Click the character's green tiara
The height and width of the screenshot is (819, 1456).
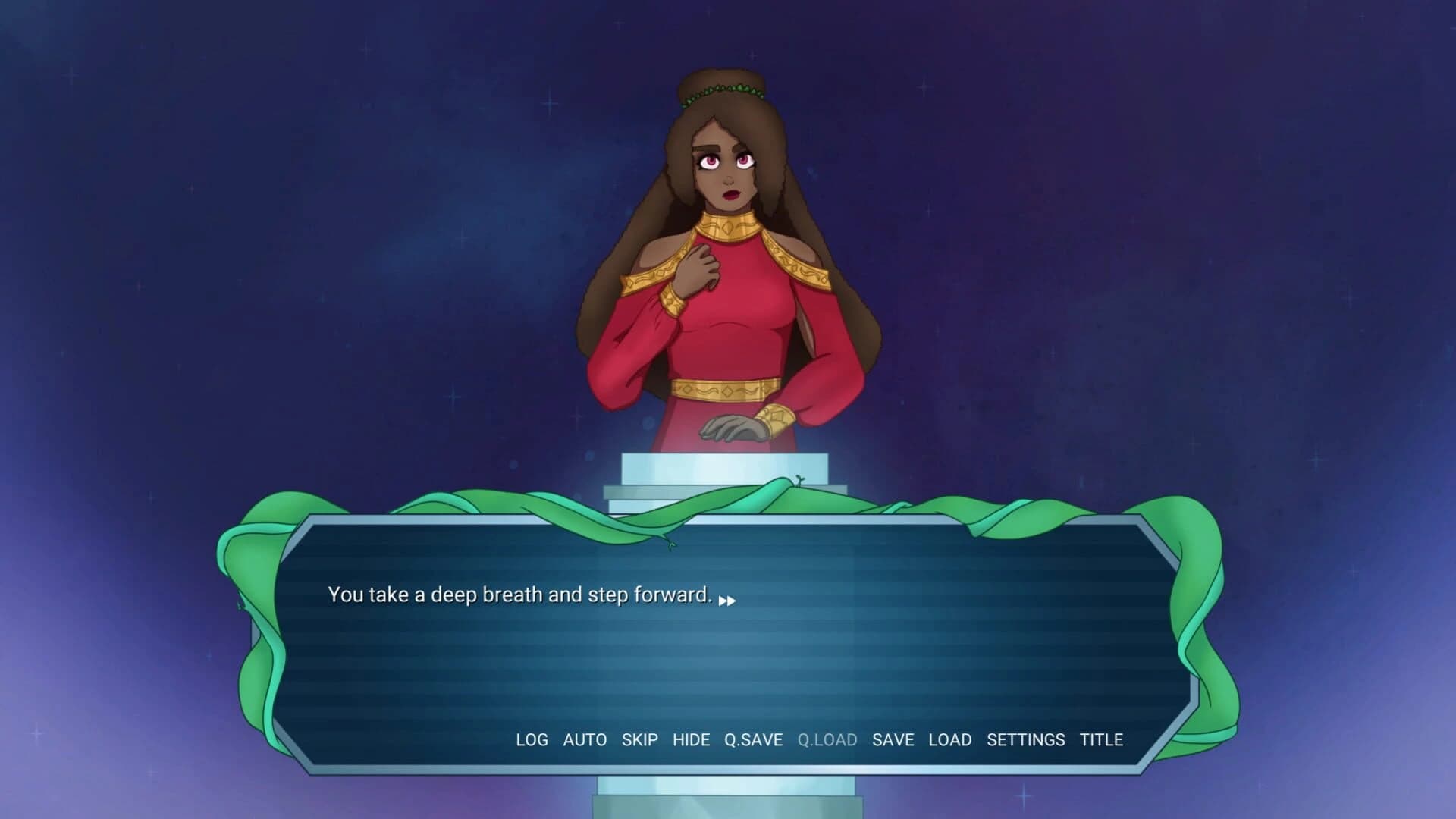click(722, 91)
